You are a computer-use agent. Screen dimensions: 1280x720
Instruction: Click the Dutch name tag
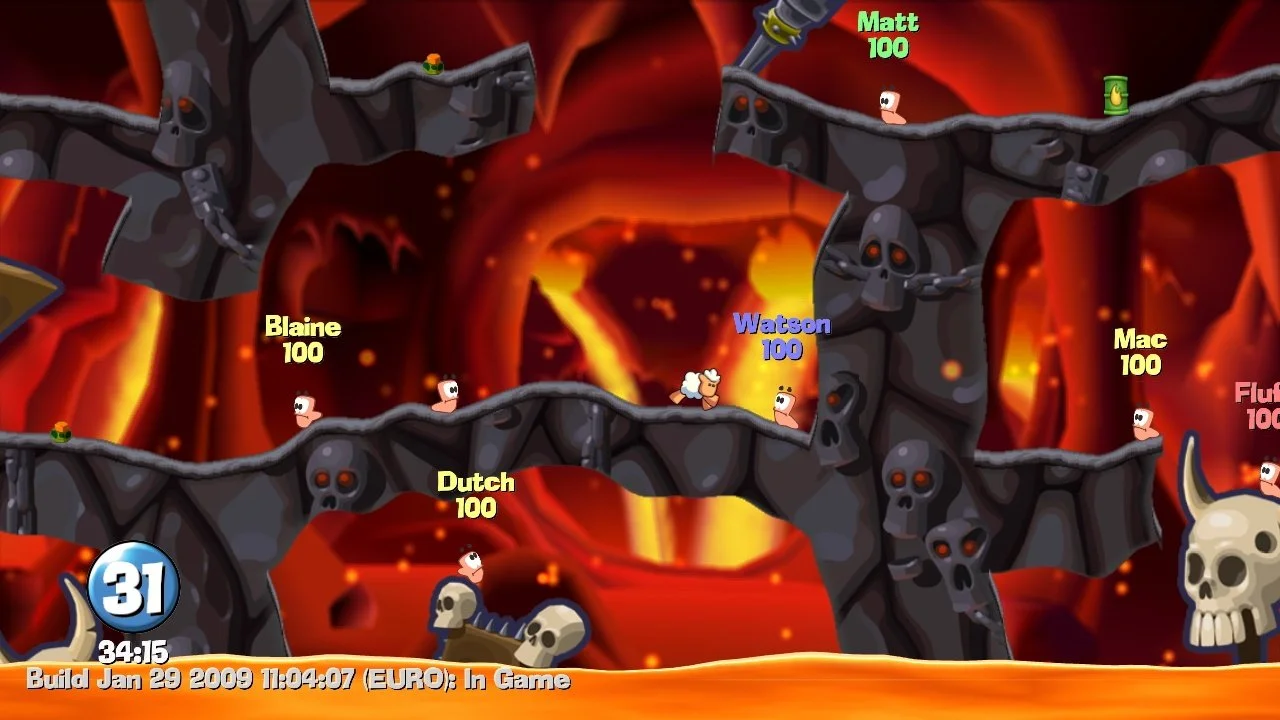[x=476, y=483]
